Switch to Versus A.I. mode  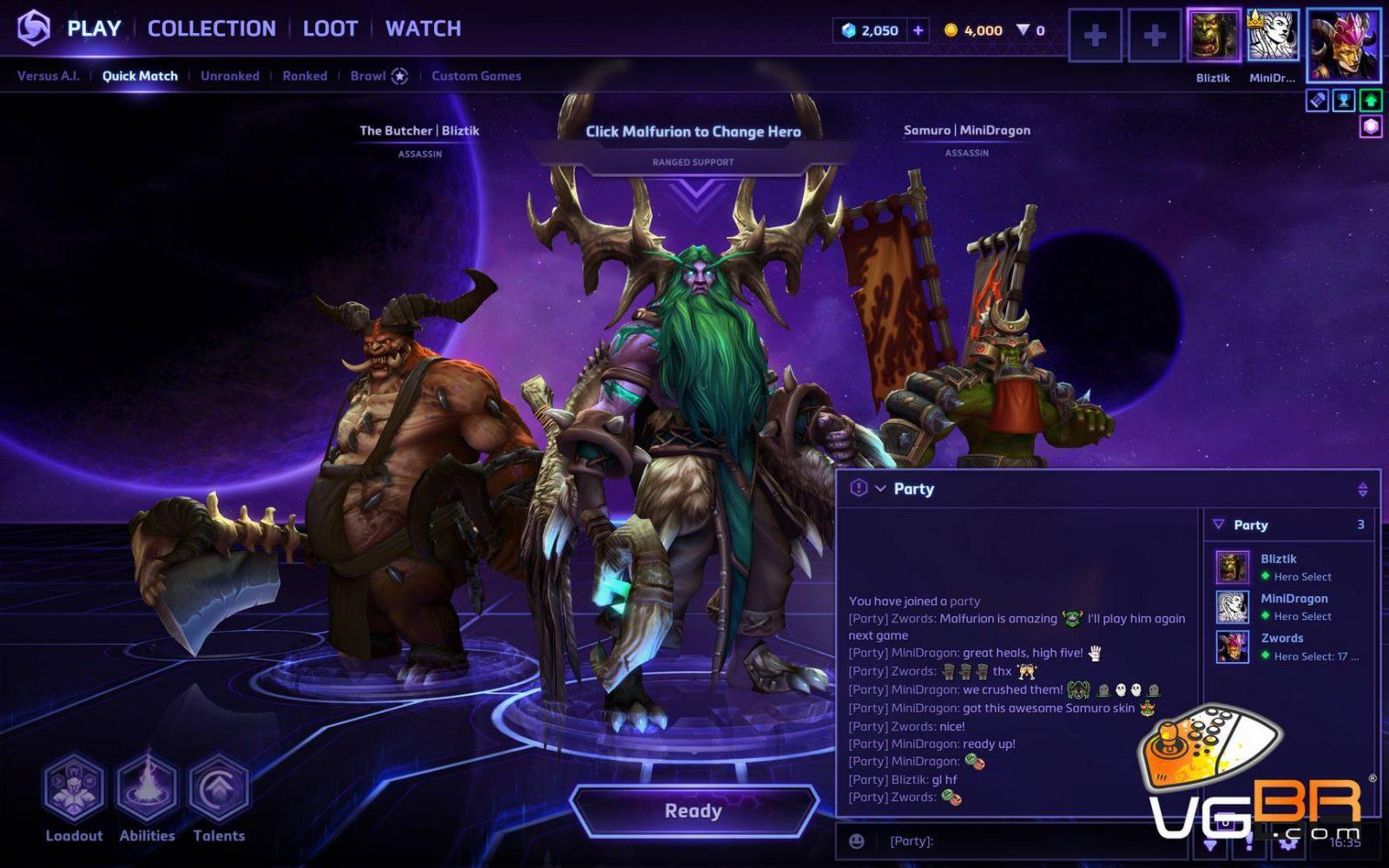click(x=48, y=76)
